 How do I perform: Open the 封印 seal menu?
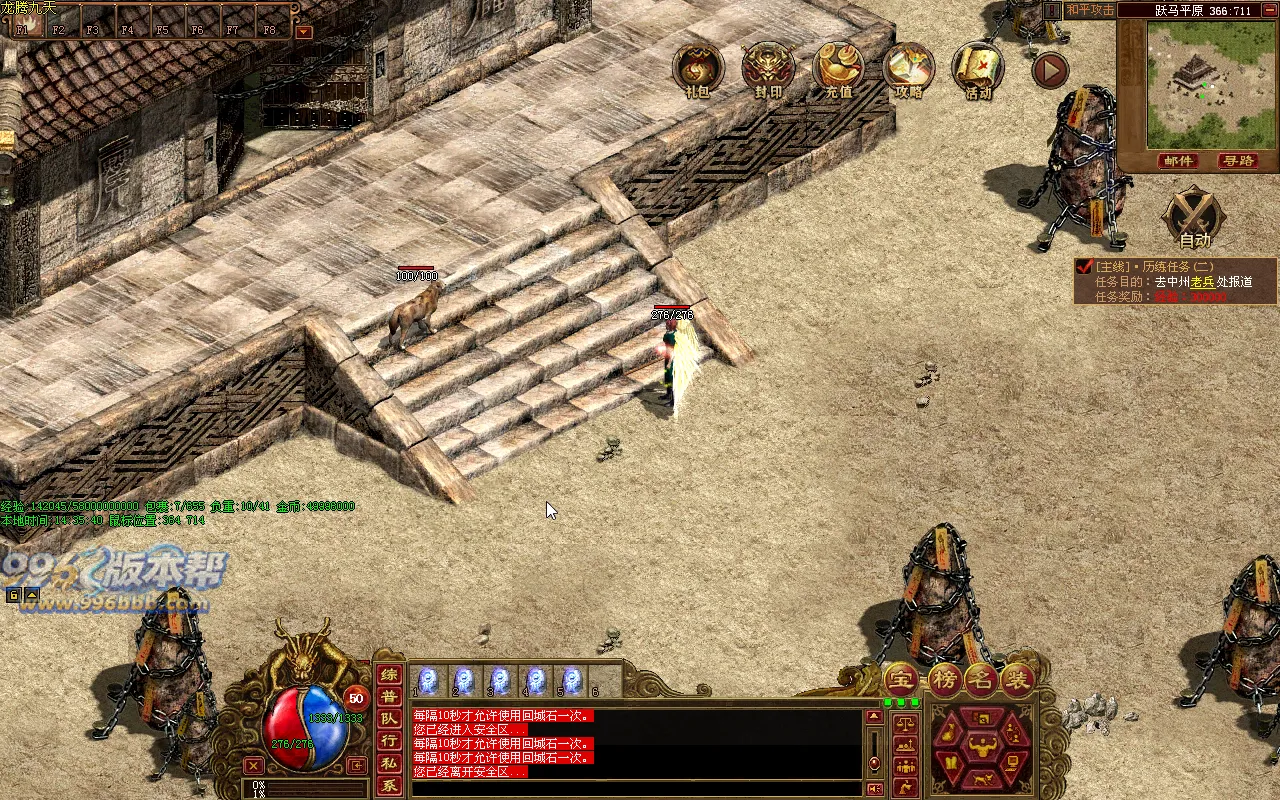768,68
